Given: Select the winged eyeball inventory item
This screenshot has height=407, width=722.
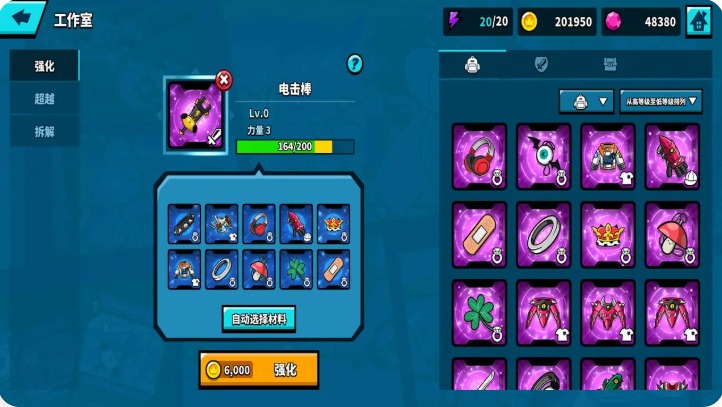Looking at the screenshot, I should click(x=543, y=155).
